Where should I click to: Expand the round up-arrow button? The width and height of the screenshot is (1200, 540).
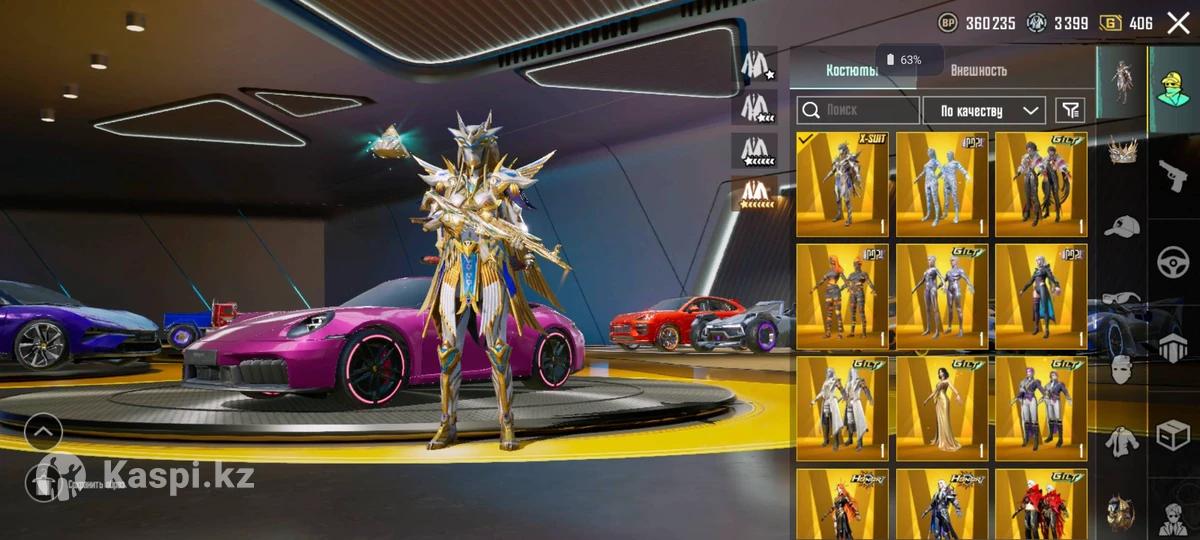44,432
